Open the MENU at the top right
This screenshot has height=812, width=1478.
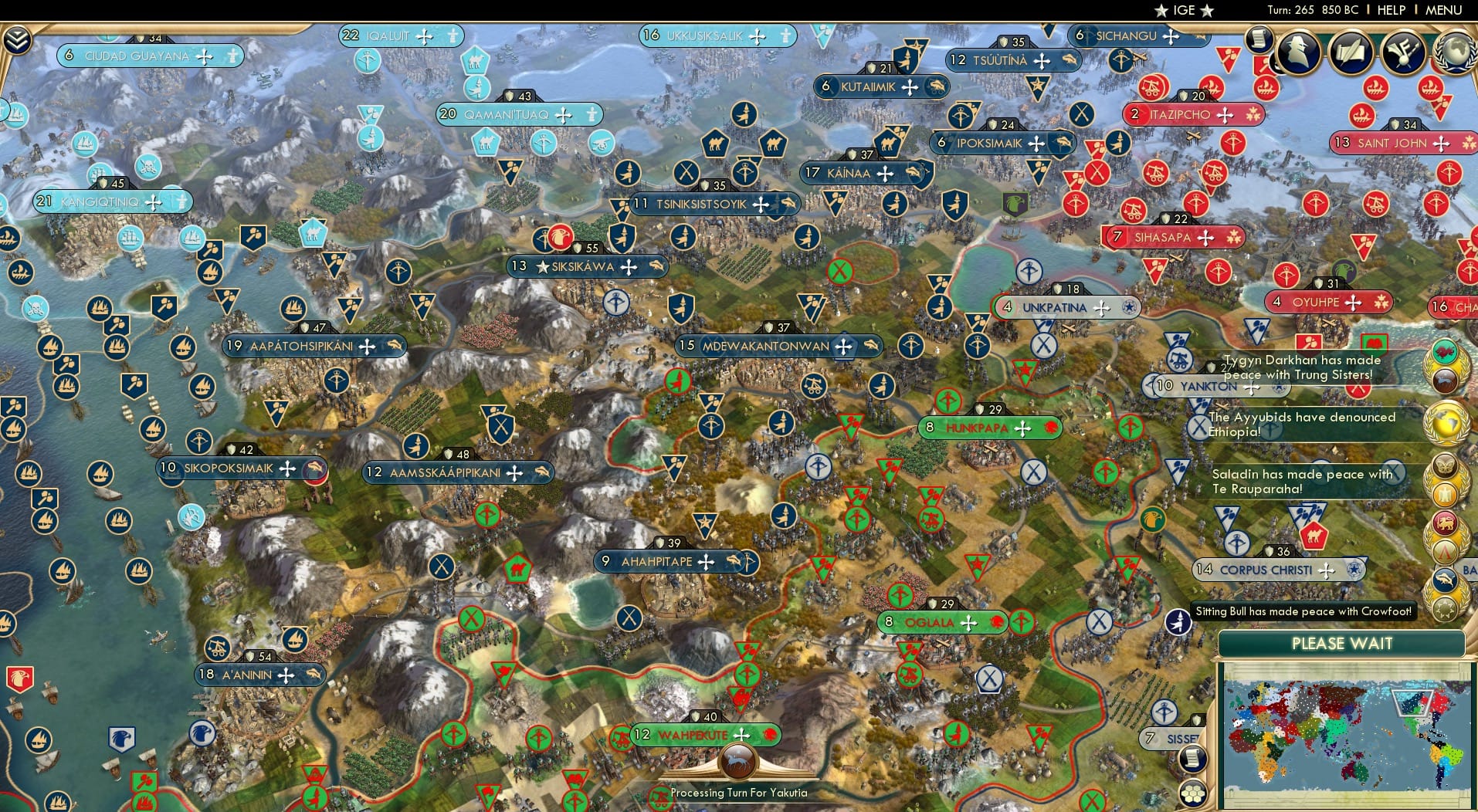1442,11
